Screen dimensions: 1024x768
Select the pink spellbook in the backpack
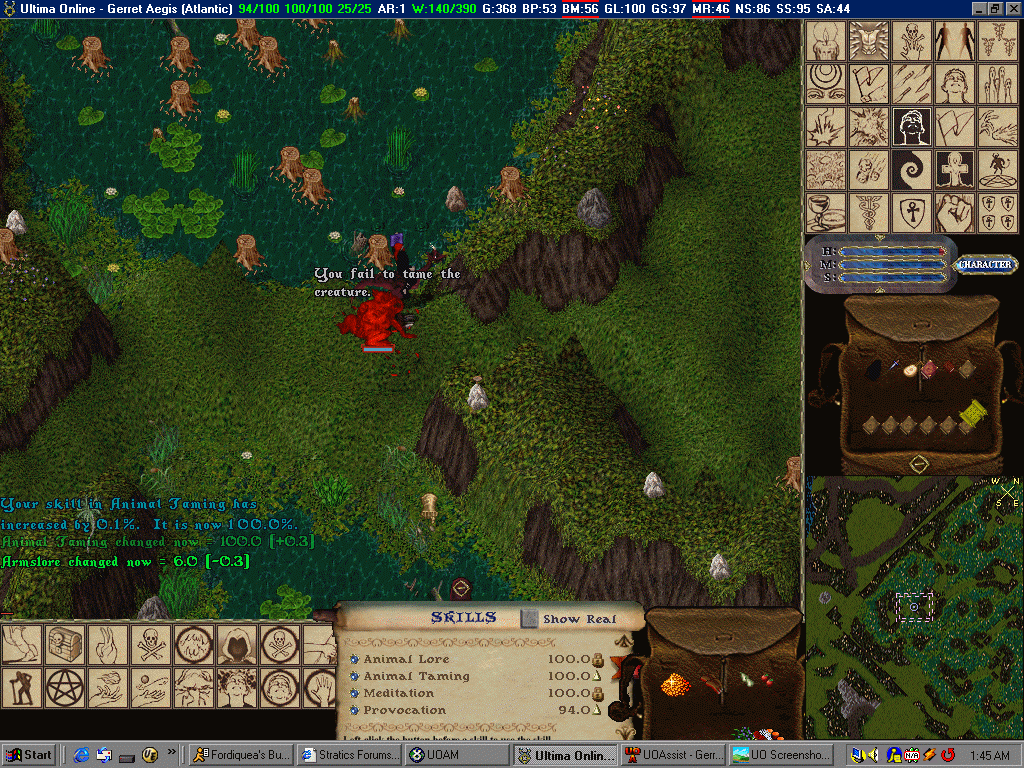click(930, 369)
